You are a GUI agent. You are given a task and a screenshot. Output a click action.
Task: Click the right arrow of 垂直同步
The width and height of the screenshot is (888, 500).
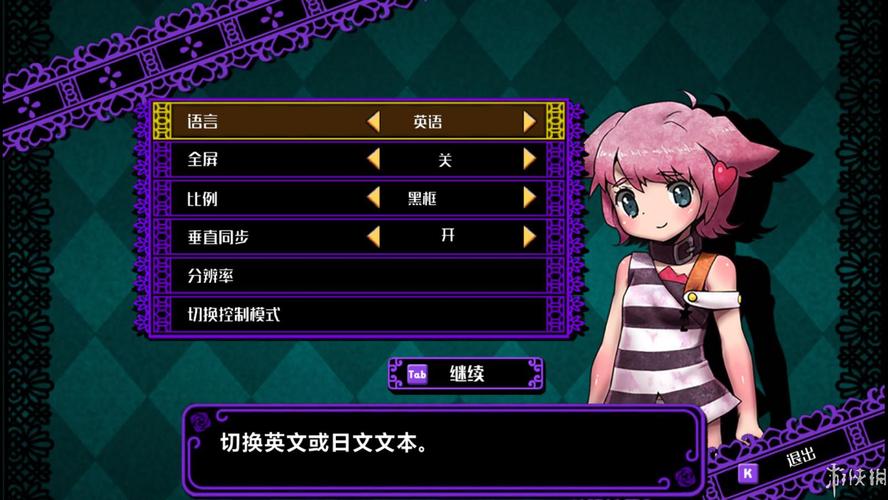pyautogui.click(x=530, y=237)
